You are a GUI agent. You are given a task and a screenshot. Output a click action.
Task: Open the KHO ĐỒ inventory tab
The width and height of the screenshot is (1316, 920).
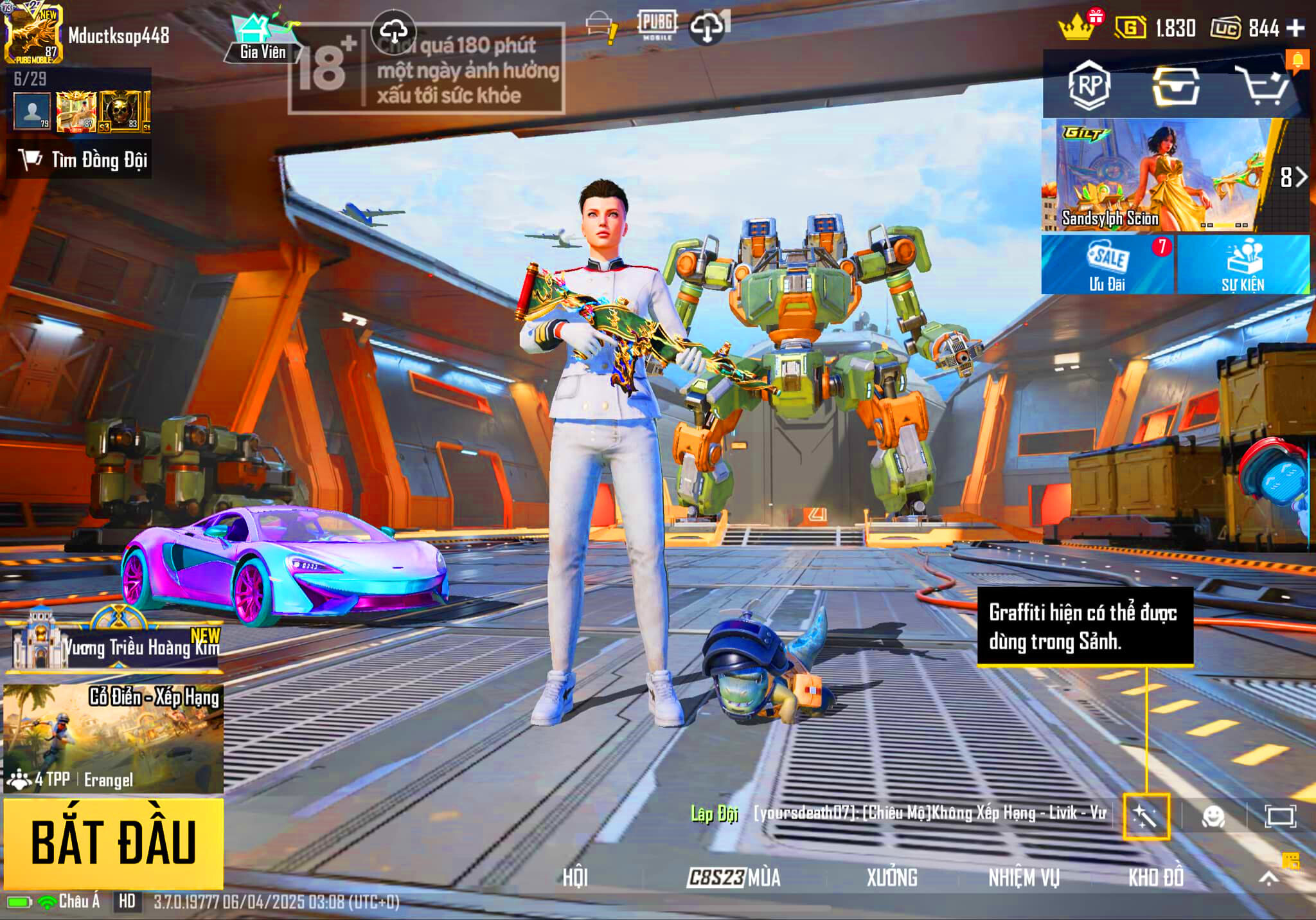tap(1156, 878)
